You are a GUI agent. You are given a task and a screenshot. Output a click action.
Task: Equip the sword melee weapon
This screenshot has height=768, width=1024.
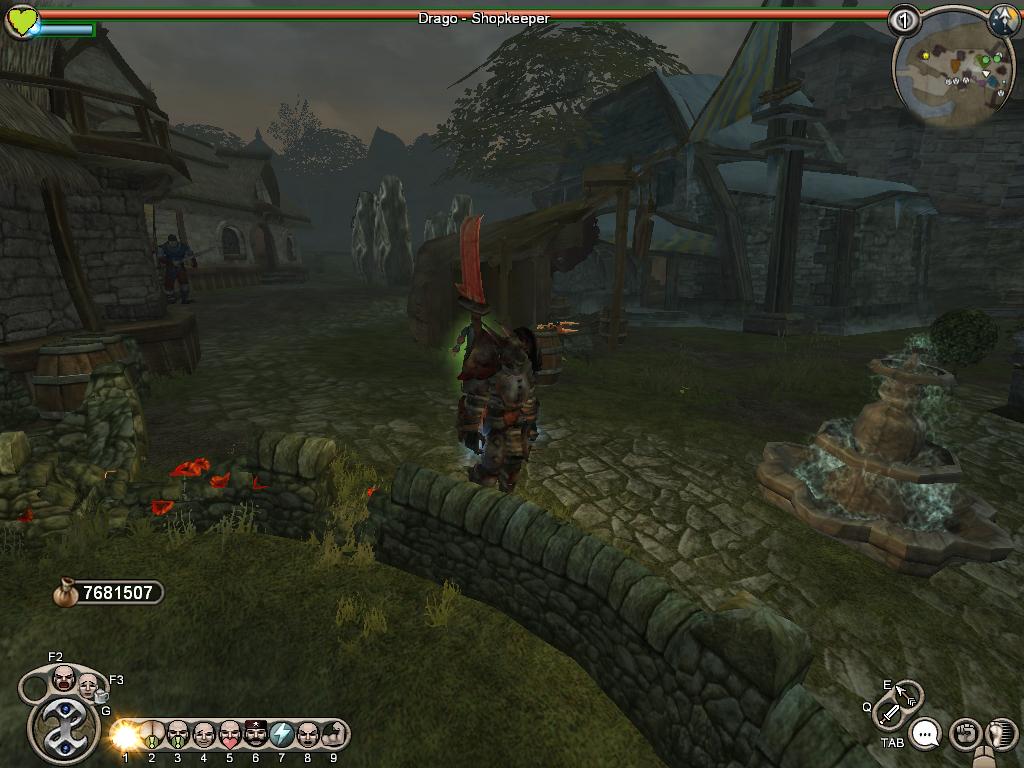click(x=889, y=713)
